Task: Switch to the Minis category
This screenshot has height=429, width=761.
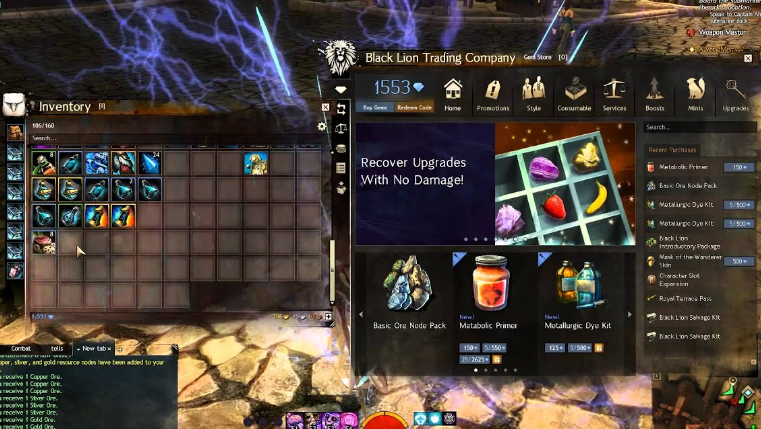Action: tap(695, 94)
